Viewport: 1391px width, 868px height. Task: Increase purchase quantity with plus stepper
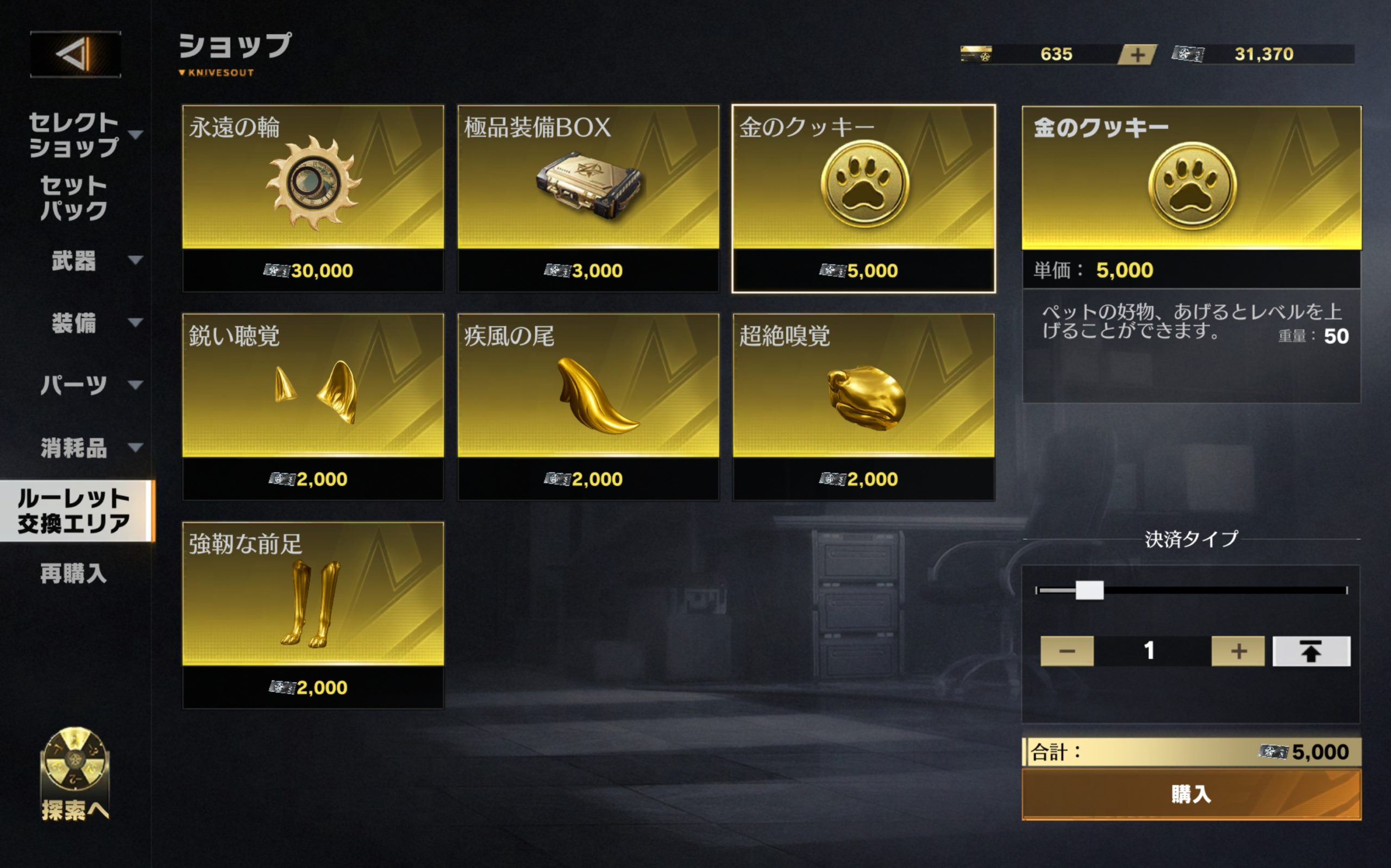pyautogui.click(x=1238, y=650)
